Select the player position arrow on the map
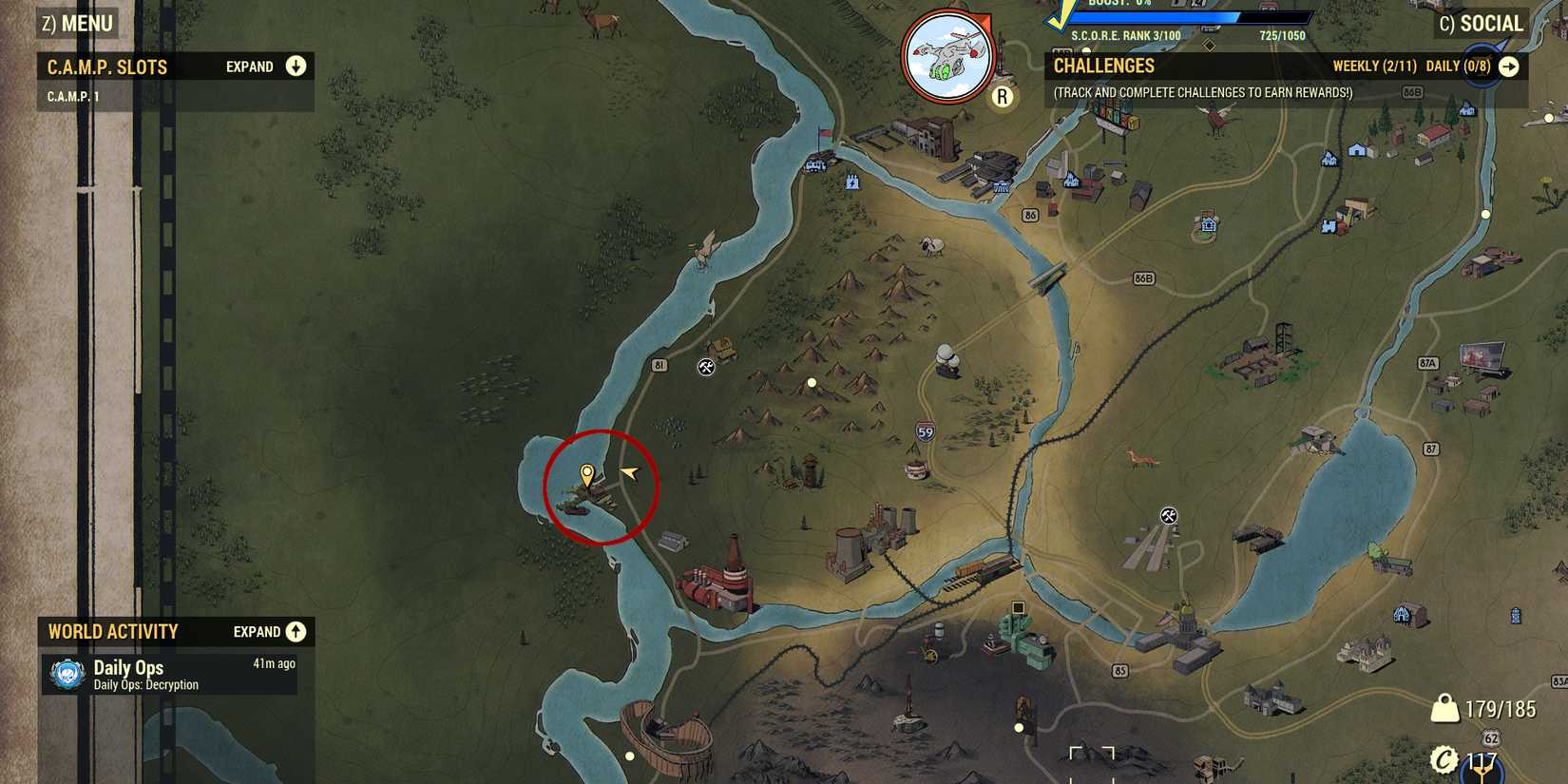 pyautogui.click(x=627, y=471)
